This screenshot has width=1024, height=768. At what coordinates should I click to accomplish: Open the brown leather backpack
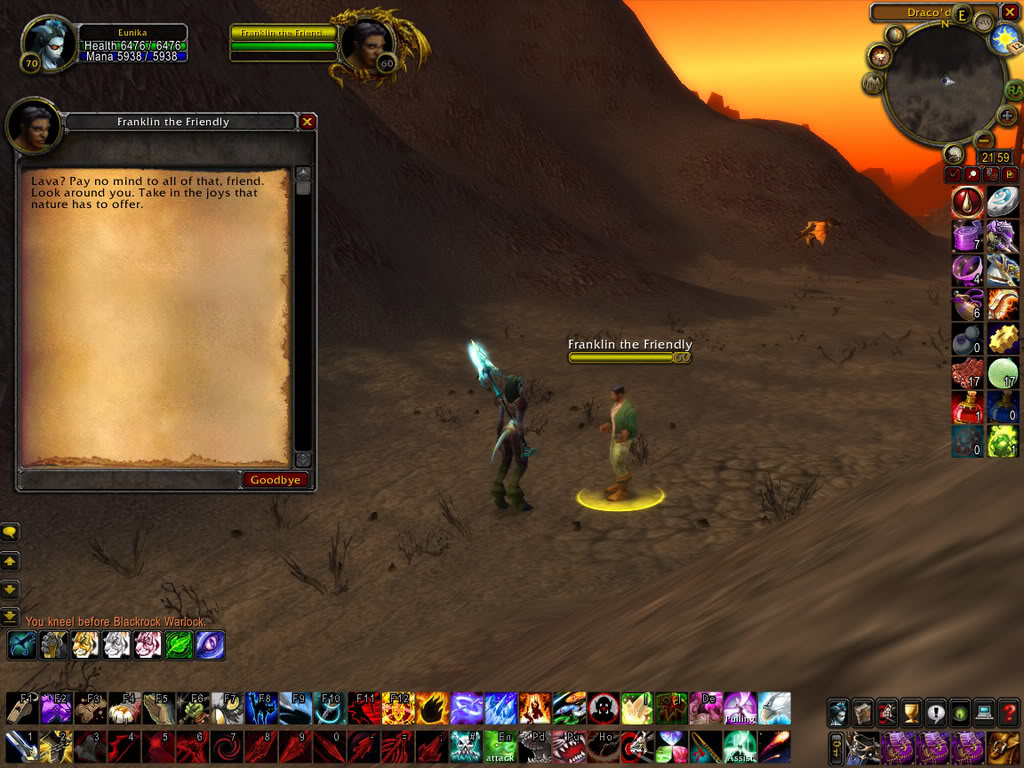pyautogui.click(x=1004, y=746)
